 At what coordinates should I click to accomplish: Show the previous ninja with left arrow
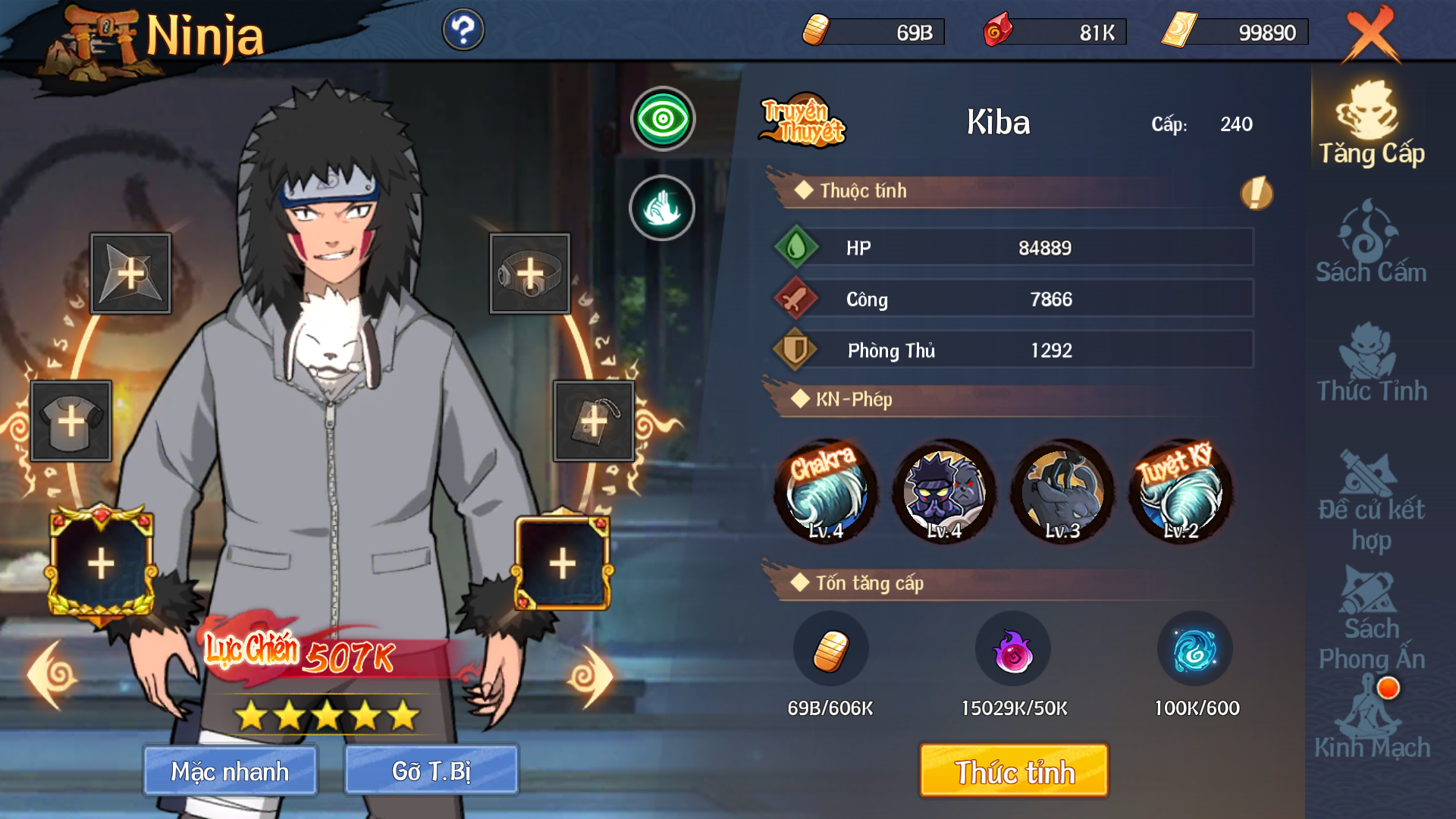point(53,675)
